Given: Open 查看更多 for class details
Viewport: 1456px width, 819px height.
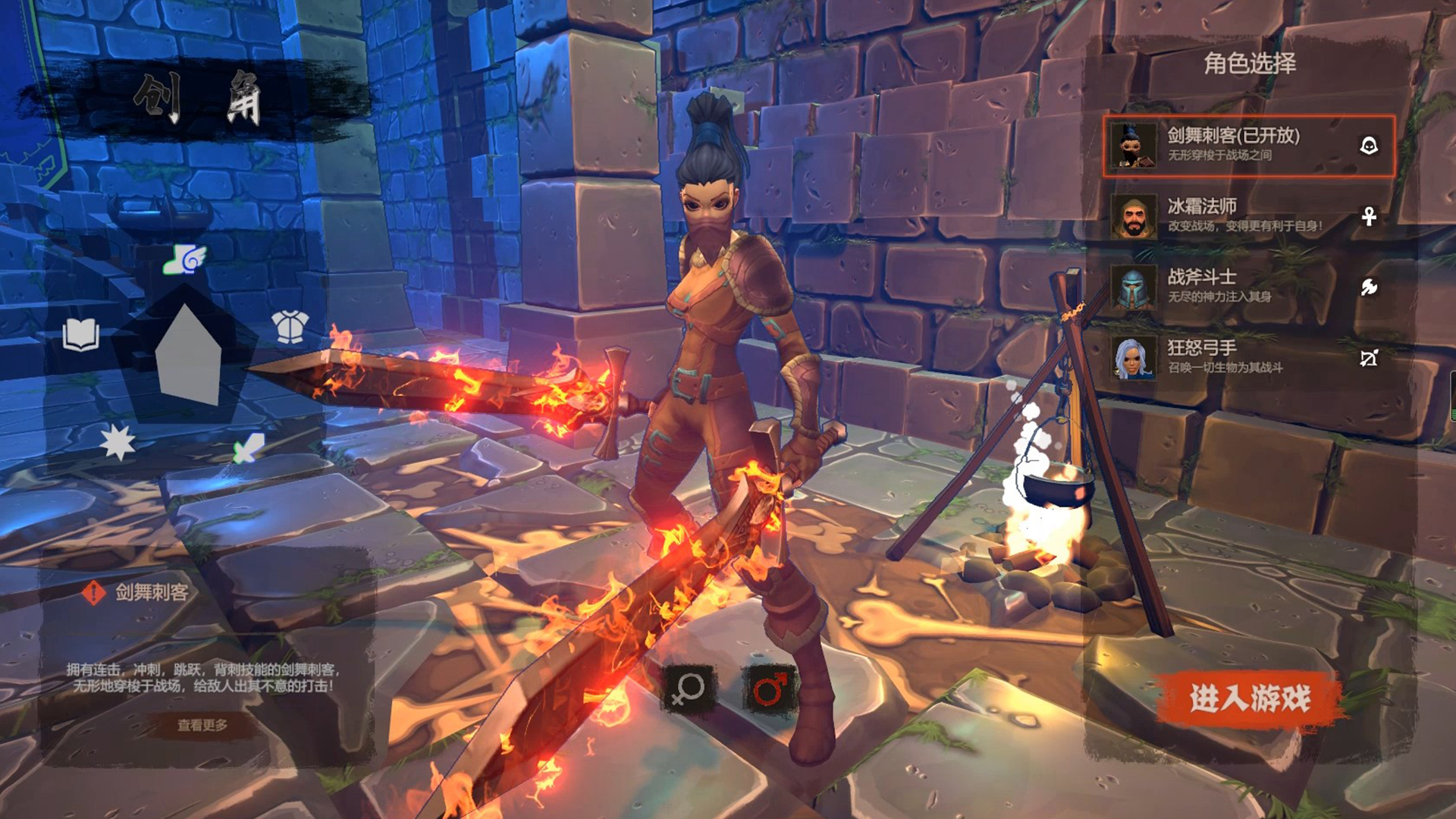Looking at the screenshot, I should [202, 726].
